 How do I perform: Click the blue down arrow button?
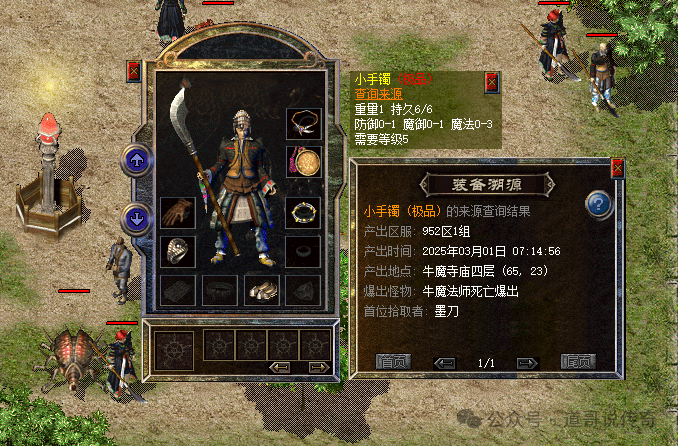pos(135,218)
